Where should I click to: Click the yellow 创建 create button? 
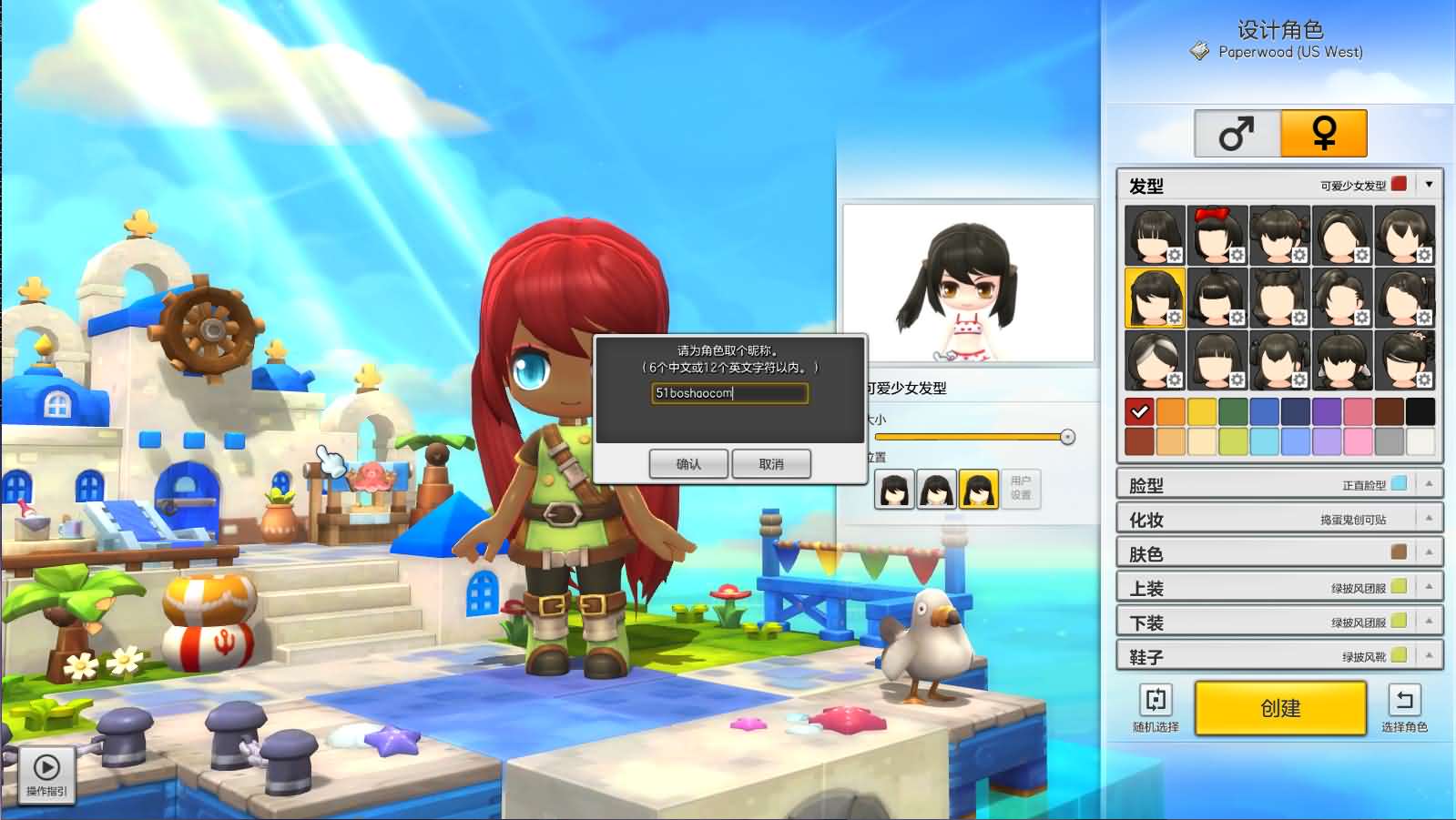point(1279,708)
